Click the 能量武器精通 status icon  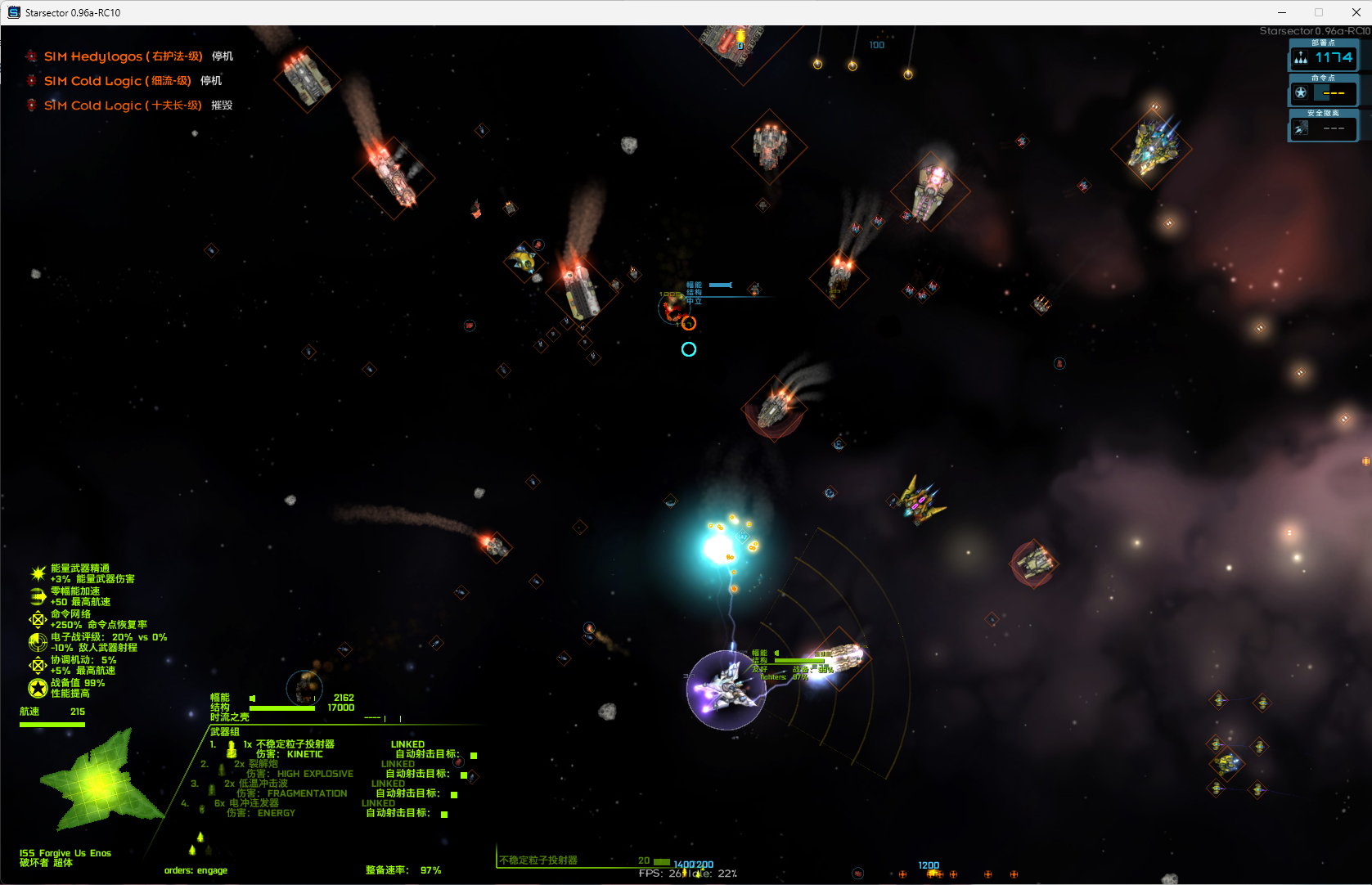tap(38, 573)
